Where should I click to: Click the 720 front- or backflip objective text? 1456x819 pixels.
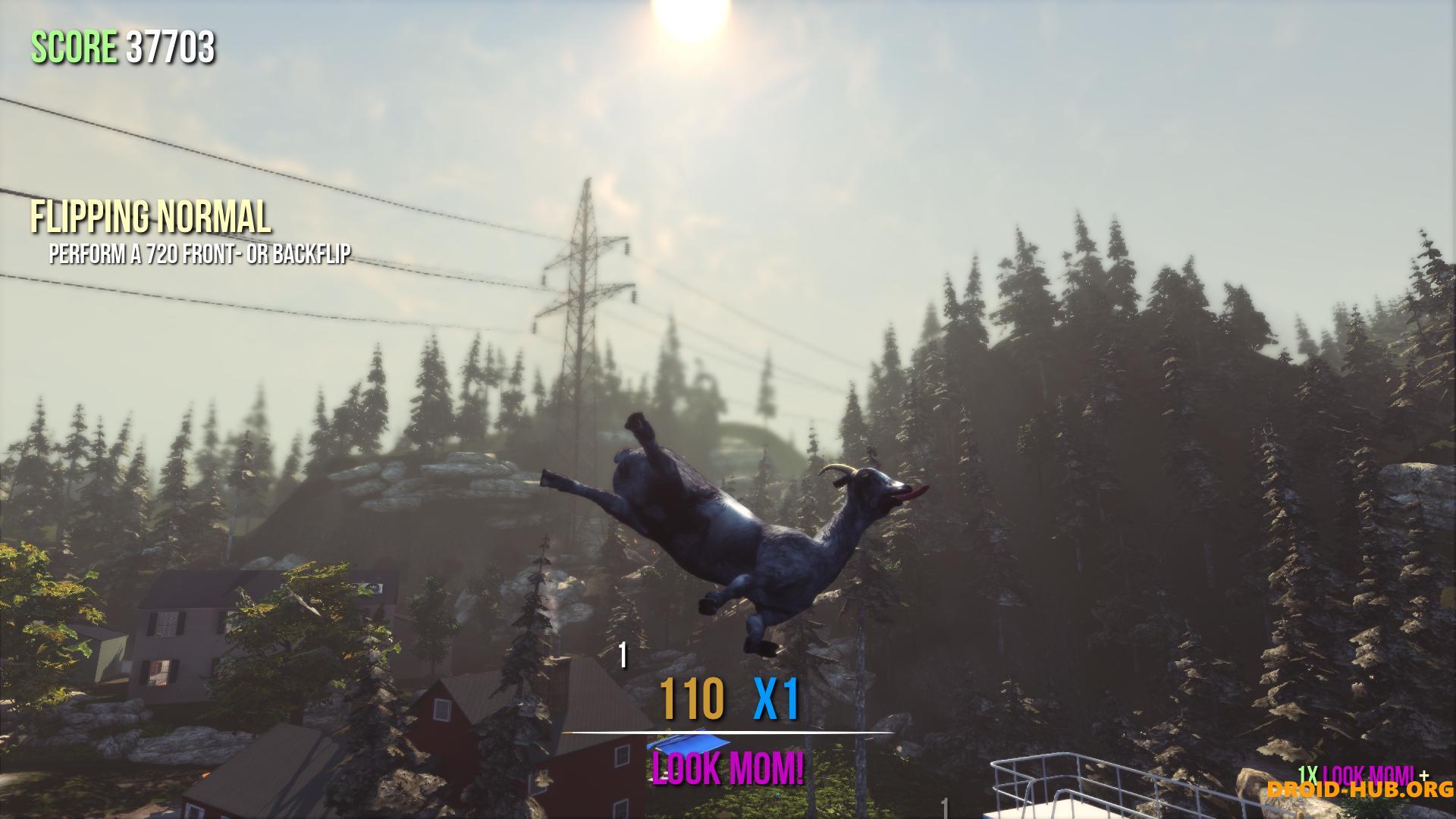click(200, 255)
